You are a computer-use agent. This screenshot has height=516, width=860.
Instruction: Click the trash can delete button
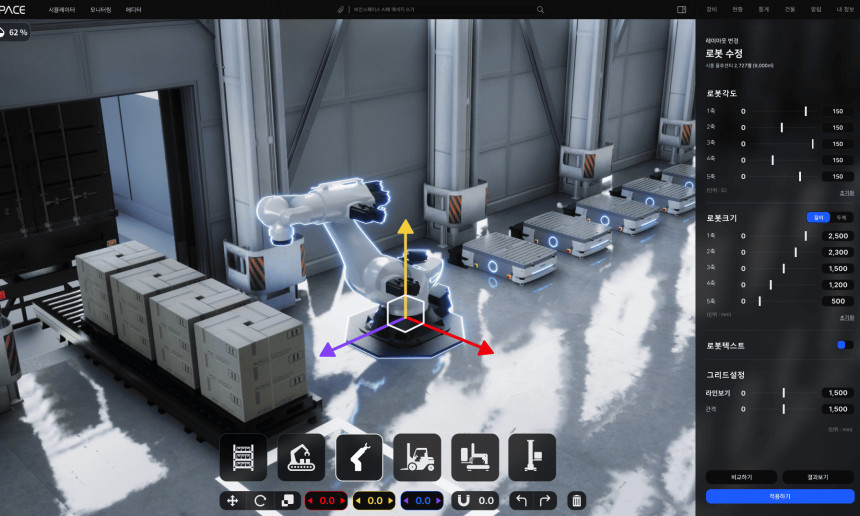[x=576, y=500]
